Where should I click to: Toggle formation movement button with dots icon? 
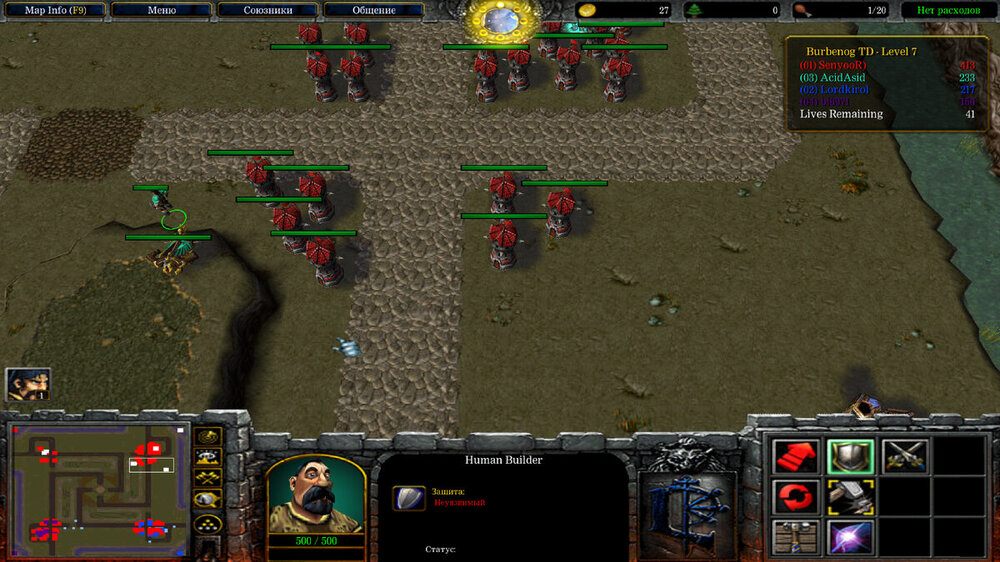click(208, 523)
